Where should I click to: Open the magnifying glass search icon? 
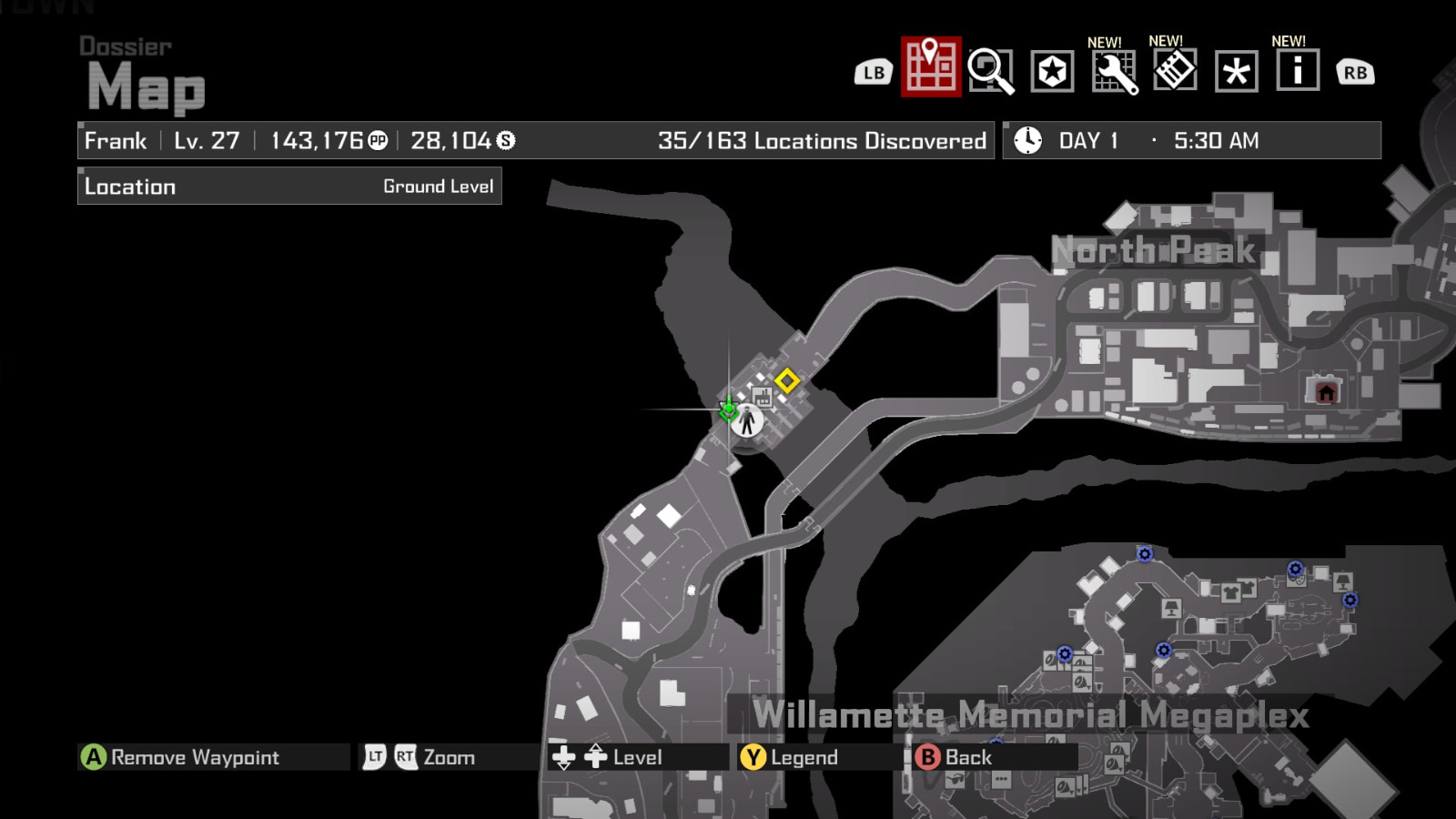pos(991,71)
